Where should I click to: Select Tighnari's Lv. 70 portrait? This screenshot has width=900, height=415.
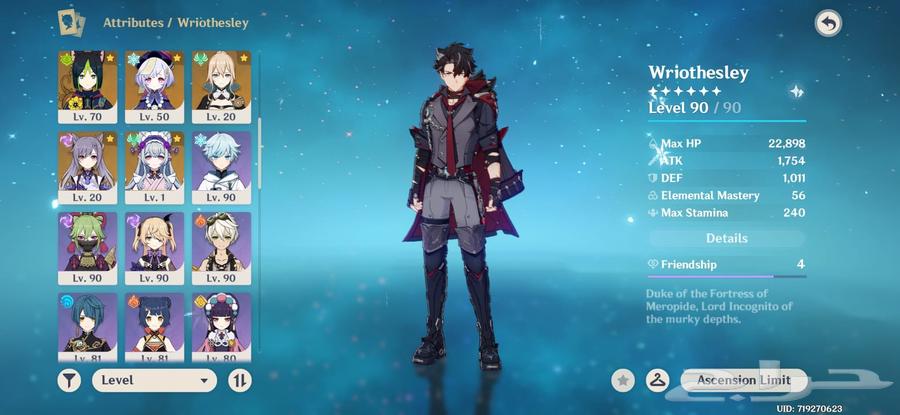tap(87, 86)
